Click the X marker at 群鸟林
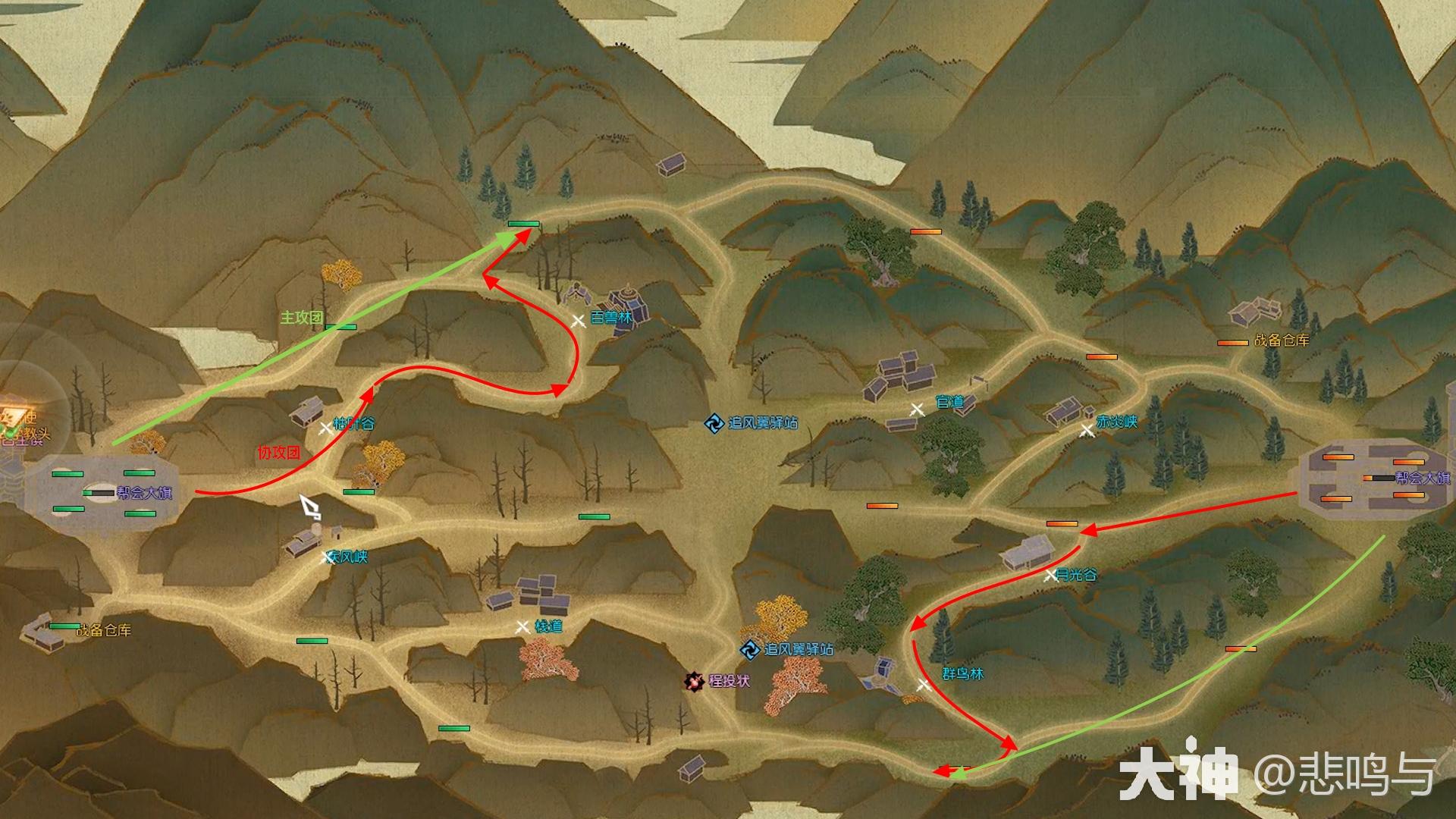Viewport: 1456px width, 819px height. [924, 683]
